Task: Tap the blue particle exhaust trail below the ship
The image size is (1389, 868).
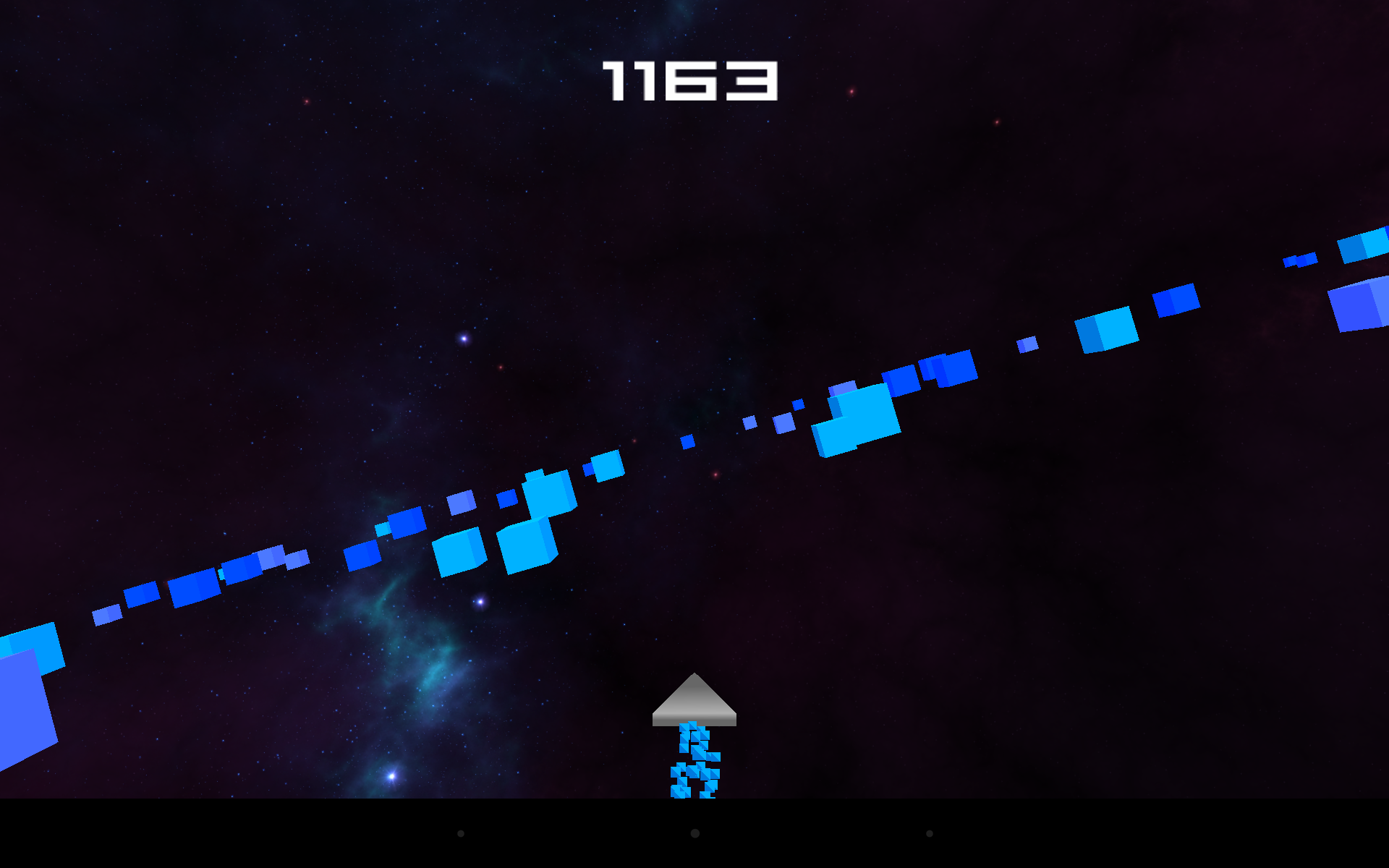Action: point(696,767)
